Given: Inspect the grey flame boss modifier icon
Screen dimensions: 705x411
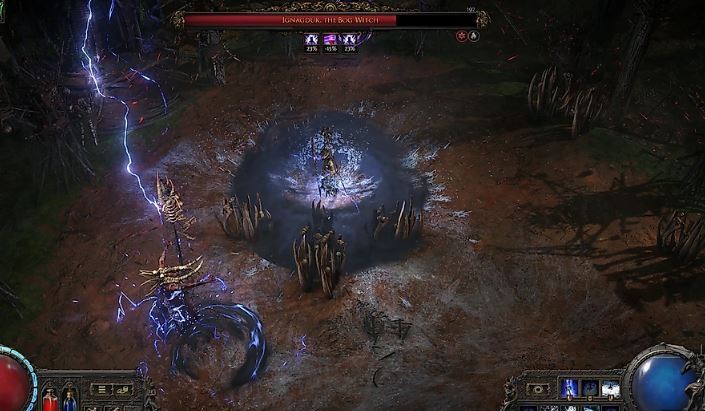Looking at the screenshot, I should point(474,36).
